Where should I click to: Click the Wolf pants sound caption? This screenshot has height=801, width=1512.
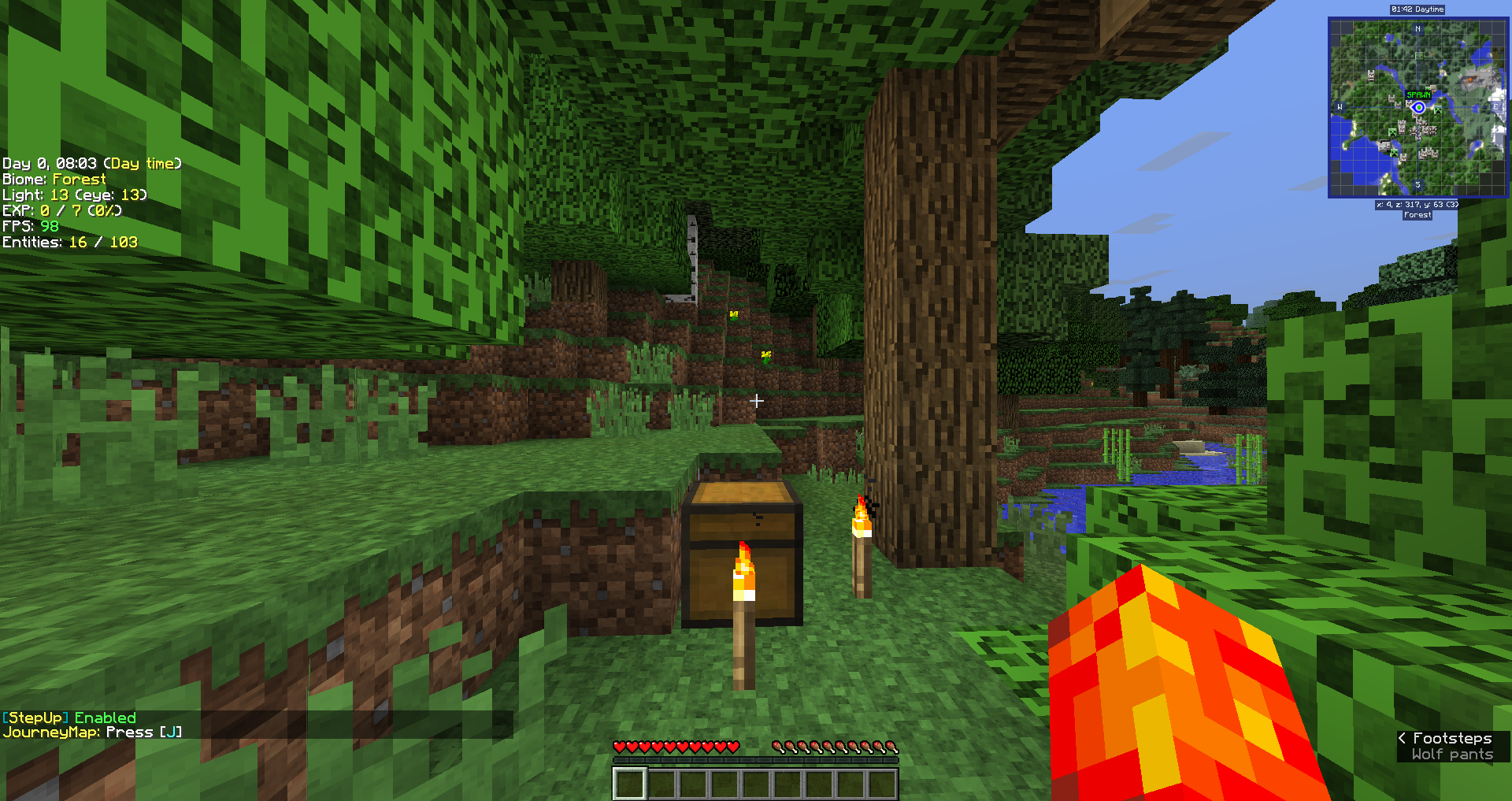coord(1453,755)
